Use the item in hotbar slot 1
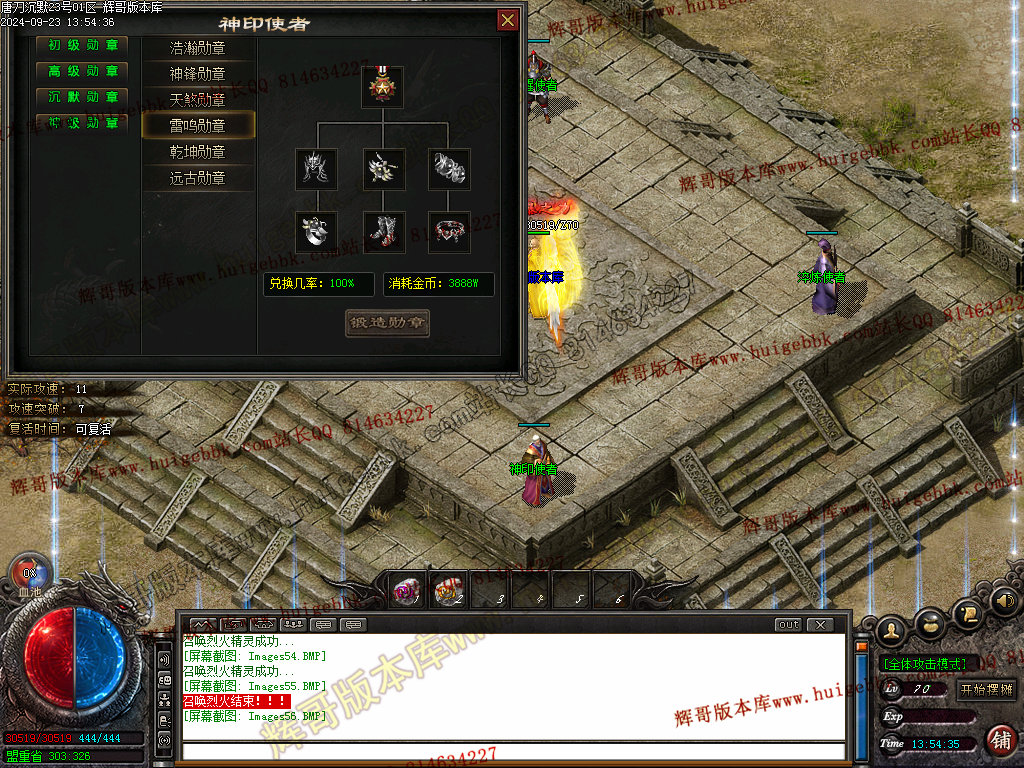 [x=406, y=591]
